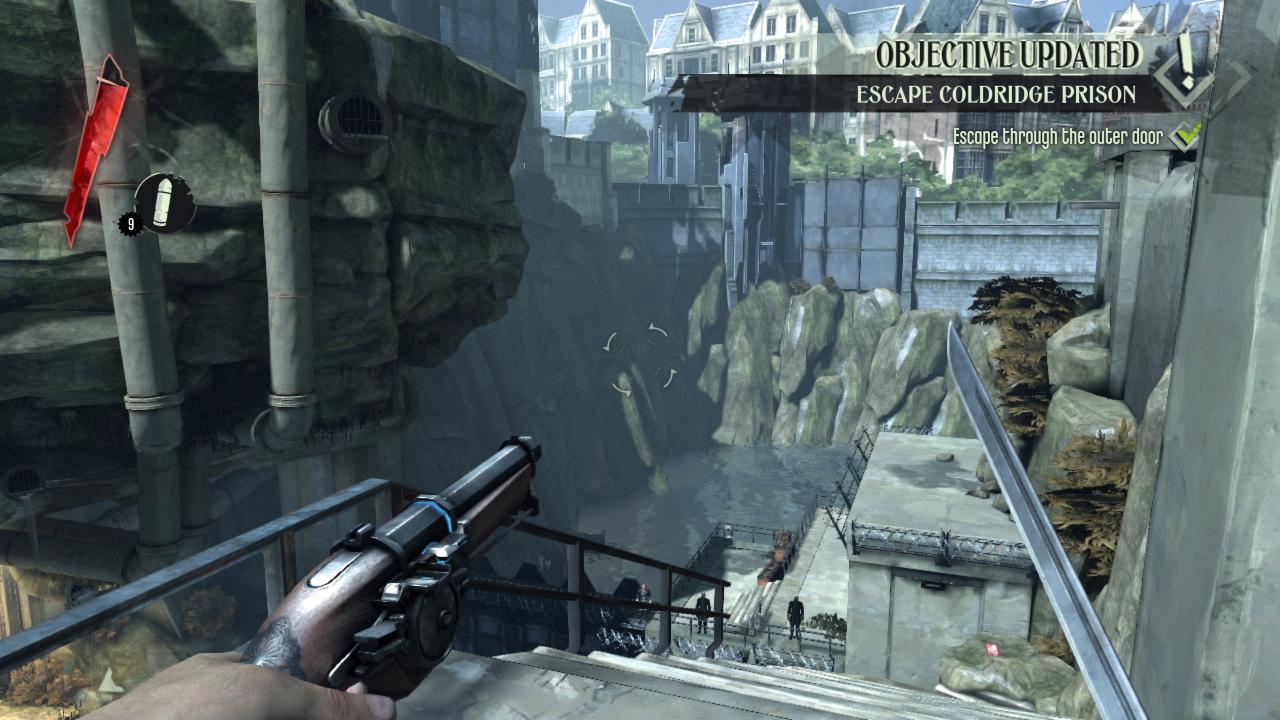This screenshot has height=720, width=1280.
Task: Open the Escape Coldridge Prison objective banner
Action: click(x=995, y=95)
